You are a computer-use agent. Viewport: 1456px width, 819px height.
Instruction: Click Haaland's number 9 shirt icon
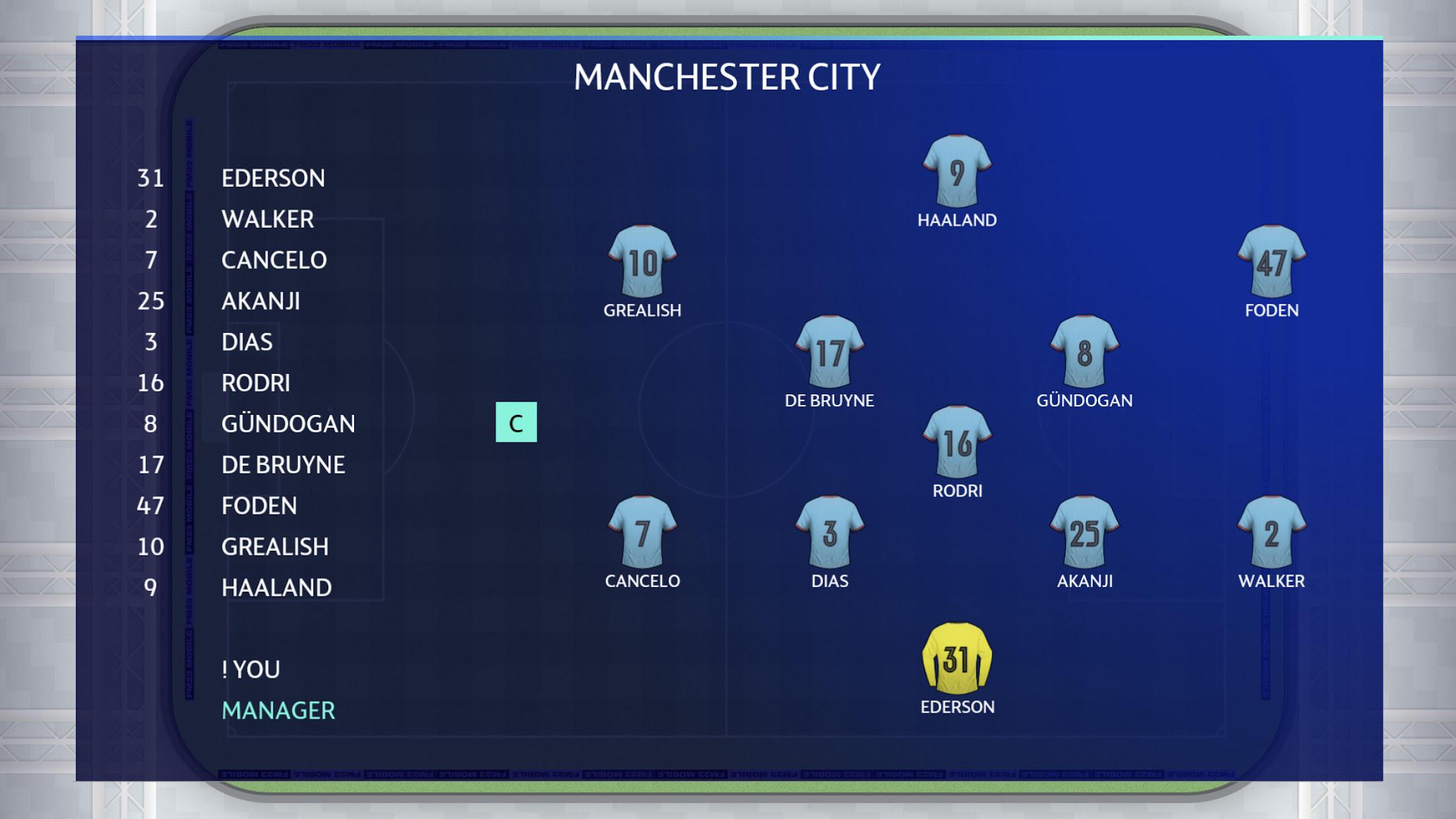pyautogui.click(x=957, y=172)
